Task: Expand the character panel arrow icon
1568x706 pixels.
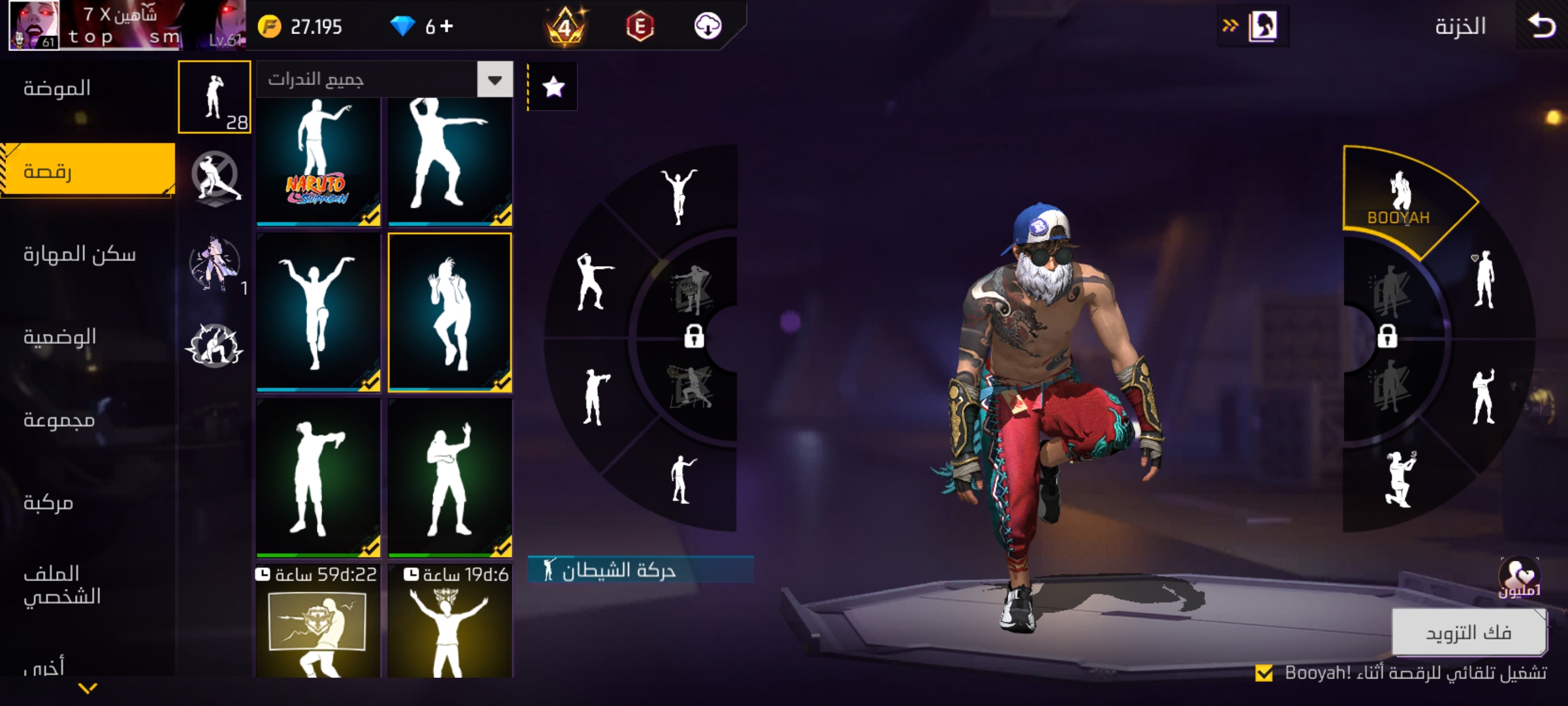Action: point(1253,26)
